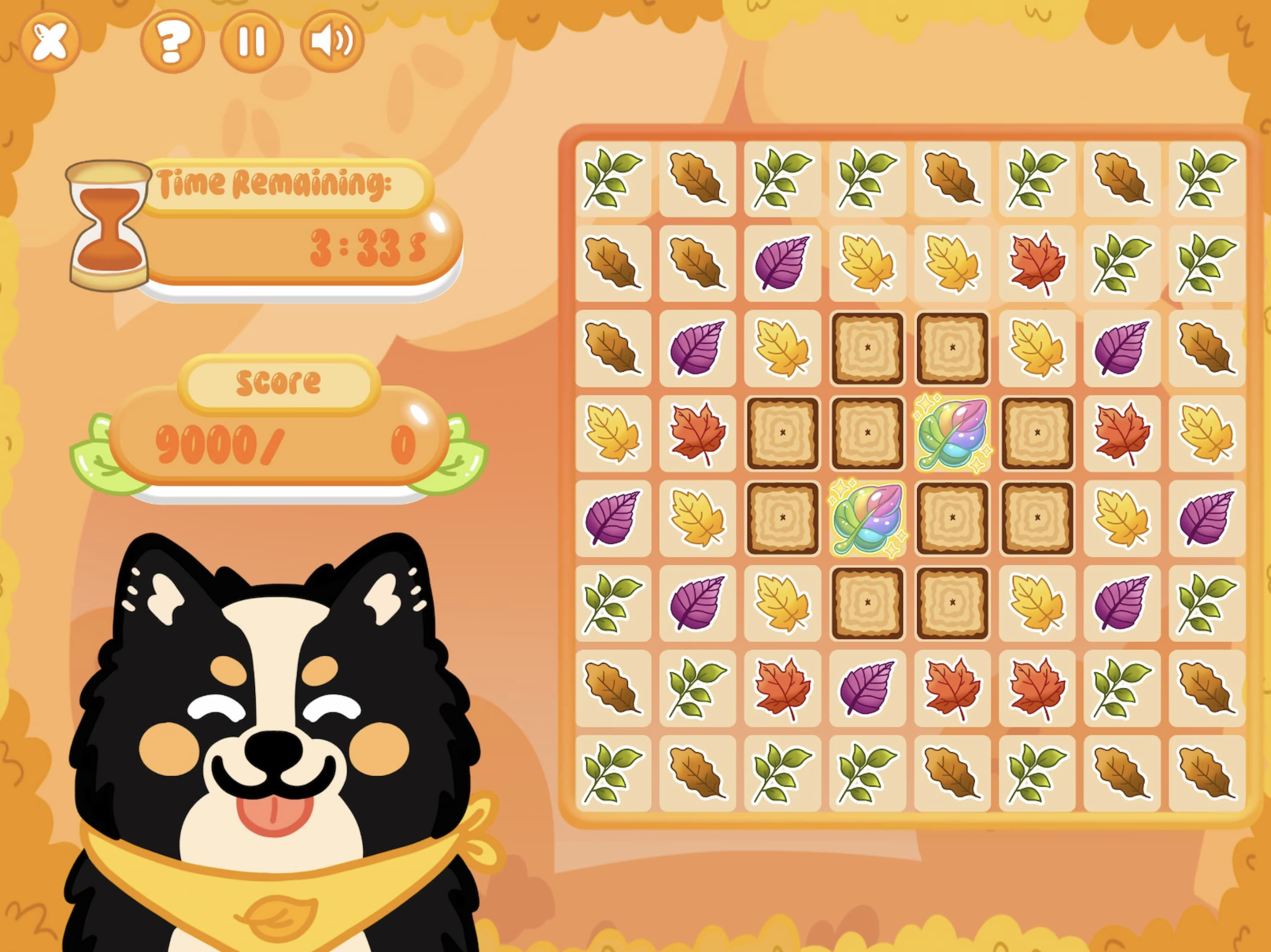Click a purple leaf tile in the third row
Viewport: 1271px width, 952px height.
point(698,348)
